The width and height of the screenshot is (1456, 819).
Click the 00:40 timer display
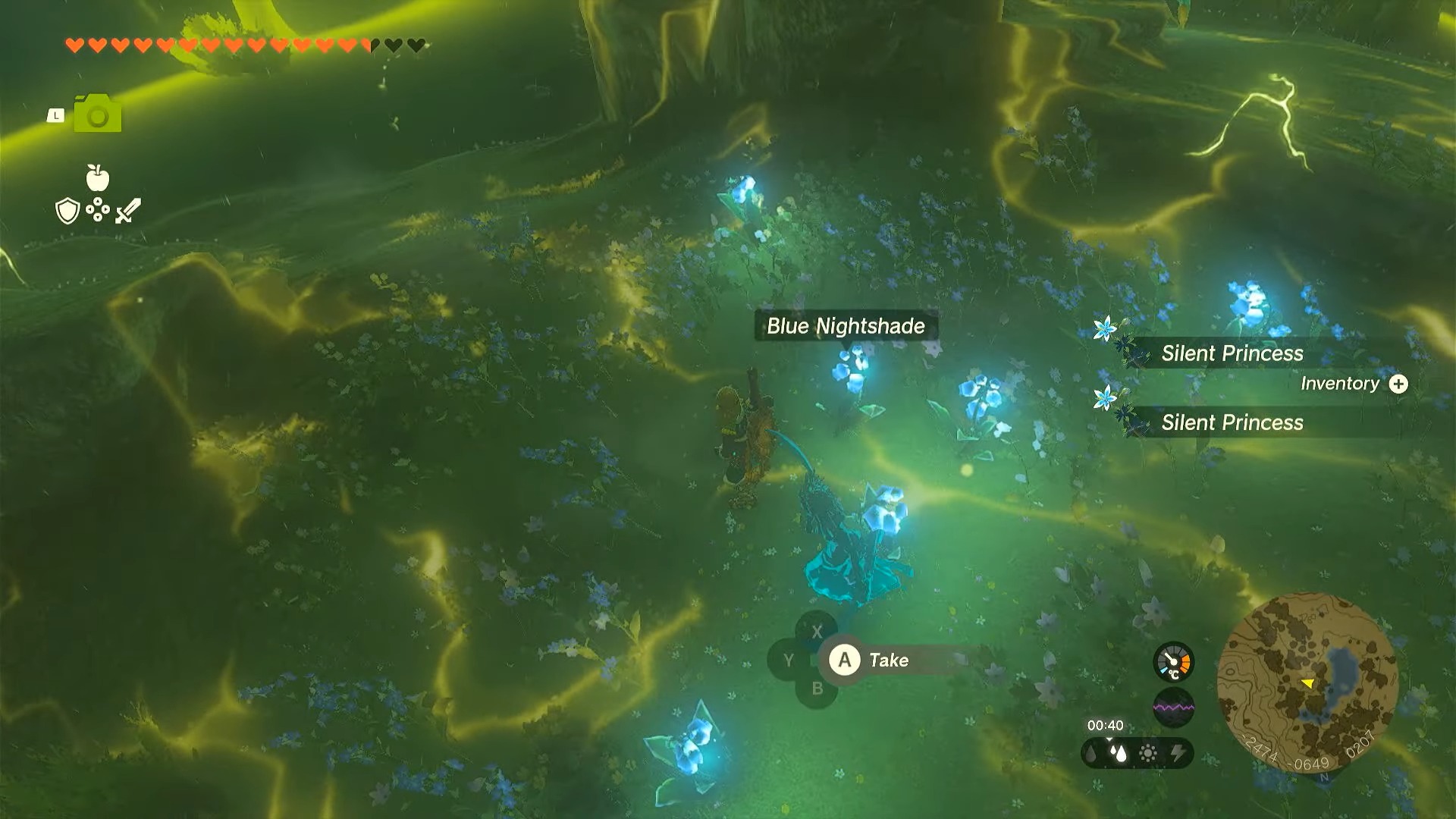1106,725
